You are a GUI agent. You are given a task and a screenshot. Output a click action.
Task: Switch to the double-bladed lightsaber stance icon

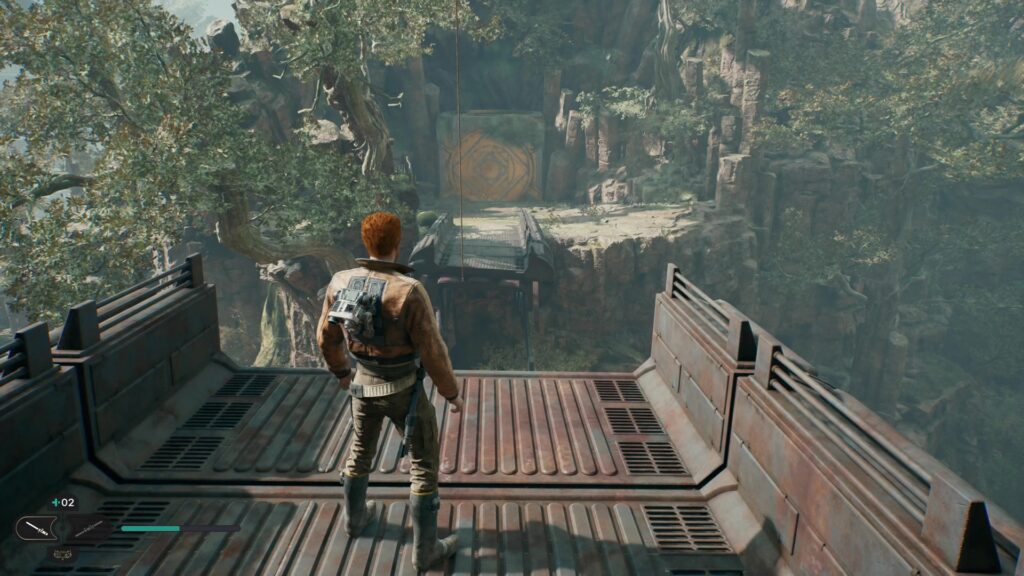coord(89,528)
